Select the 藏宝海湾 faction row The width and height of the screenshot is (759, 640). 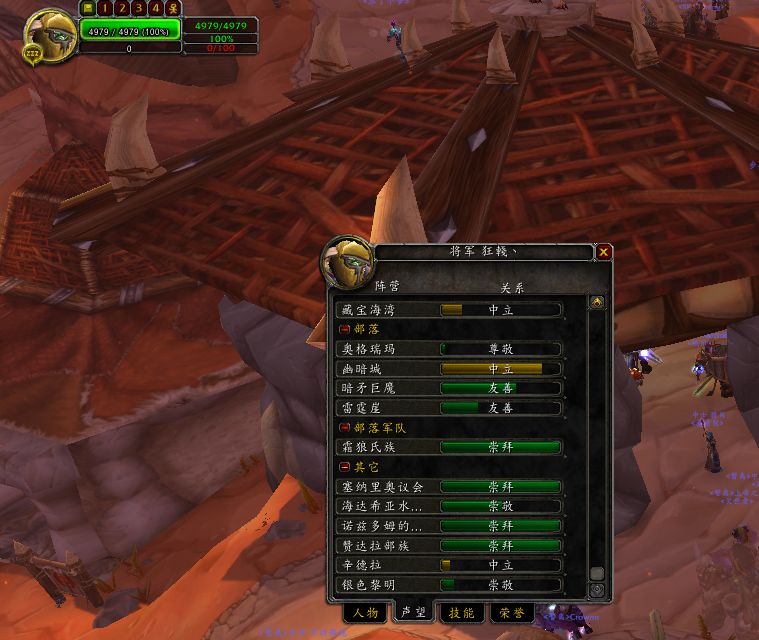pyautogui.click(x=450, y=310)
